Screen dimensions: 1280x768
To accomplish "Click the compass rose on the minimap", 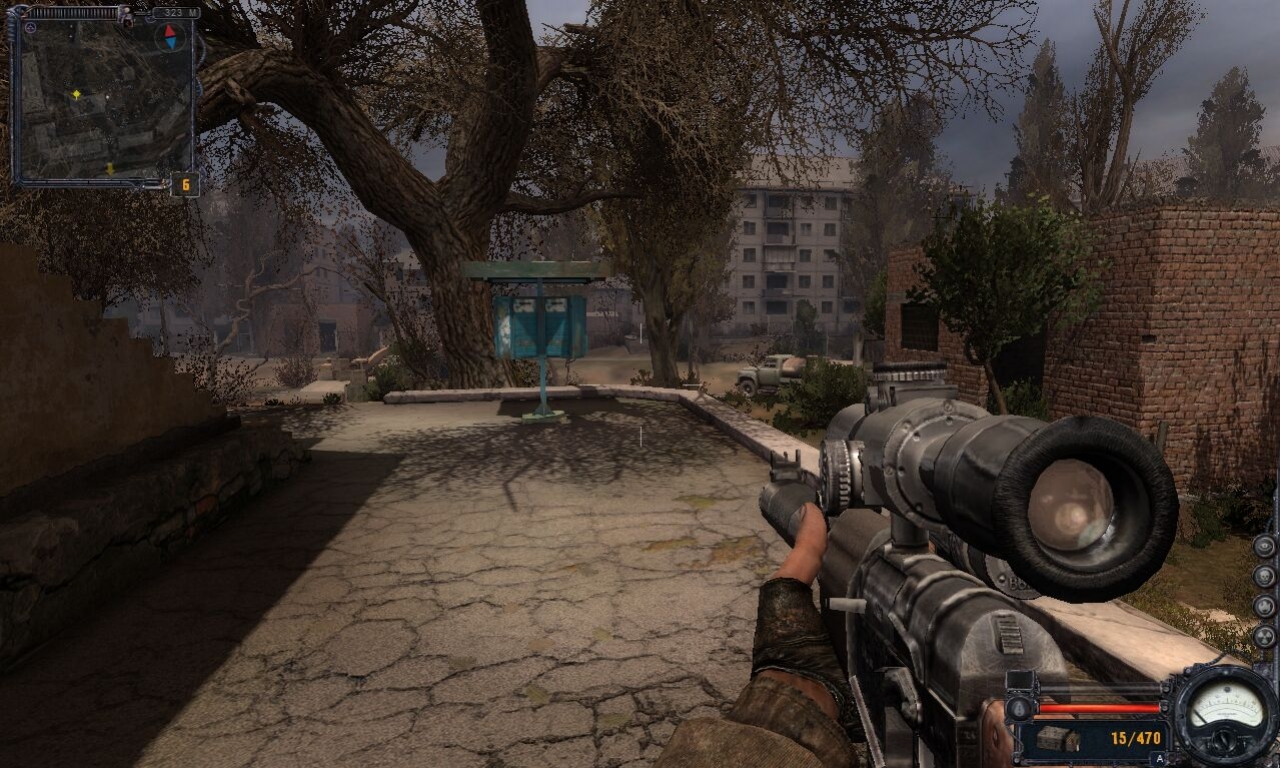I will point(170,36).
